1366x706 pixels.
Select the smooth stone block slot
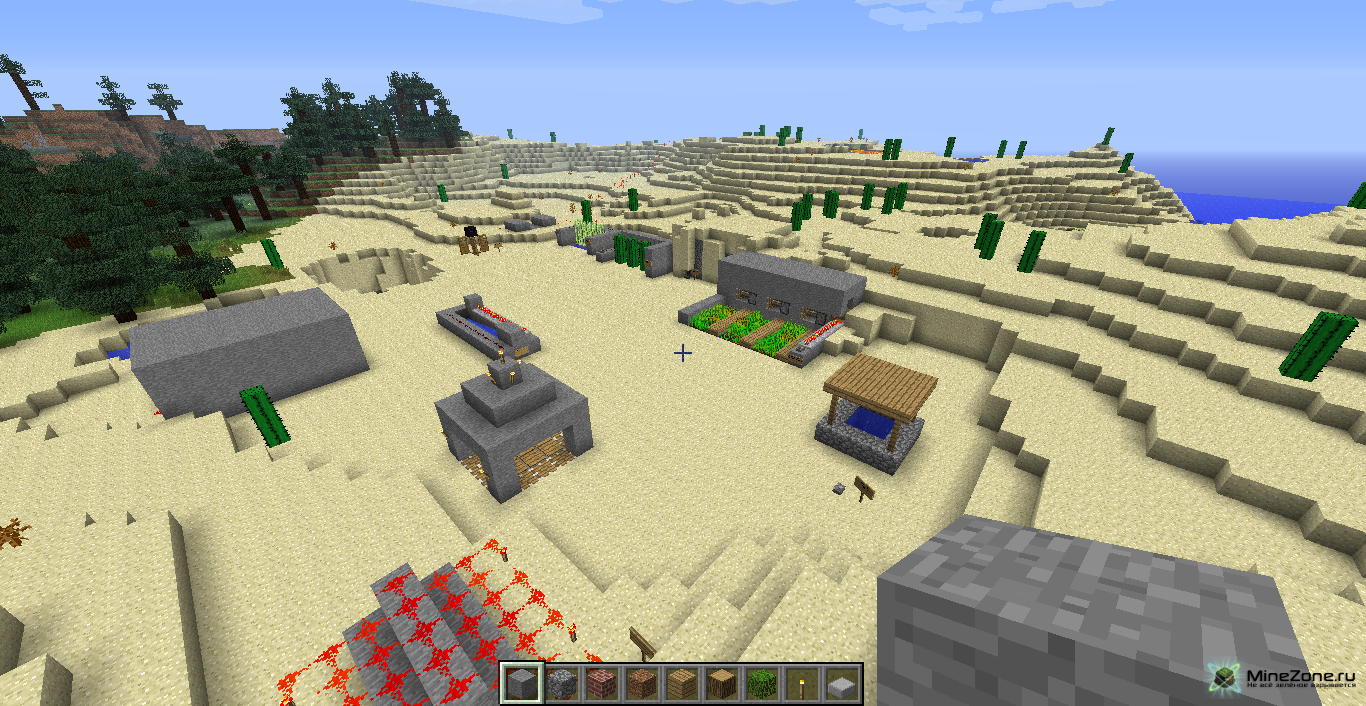521,684
